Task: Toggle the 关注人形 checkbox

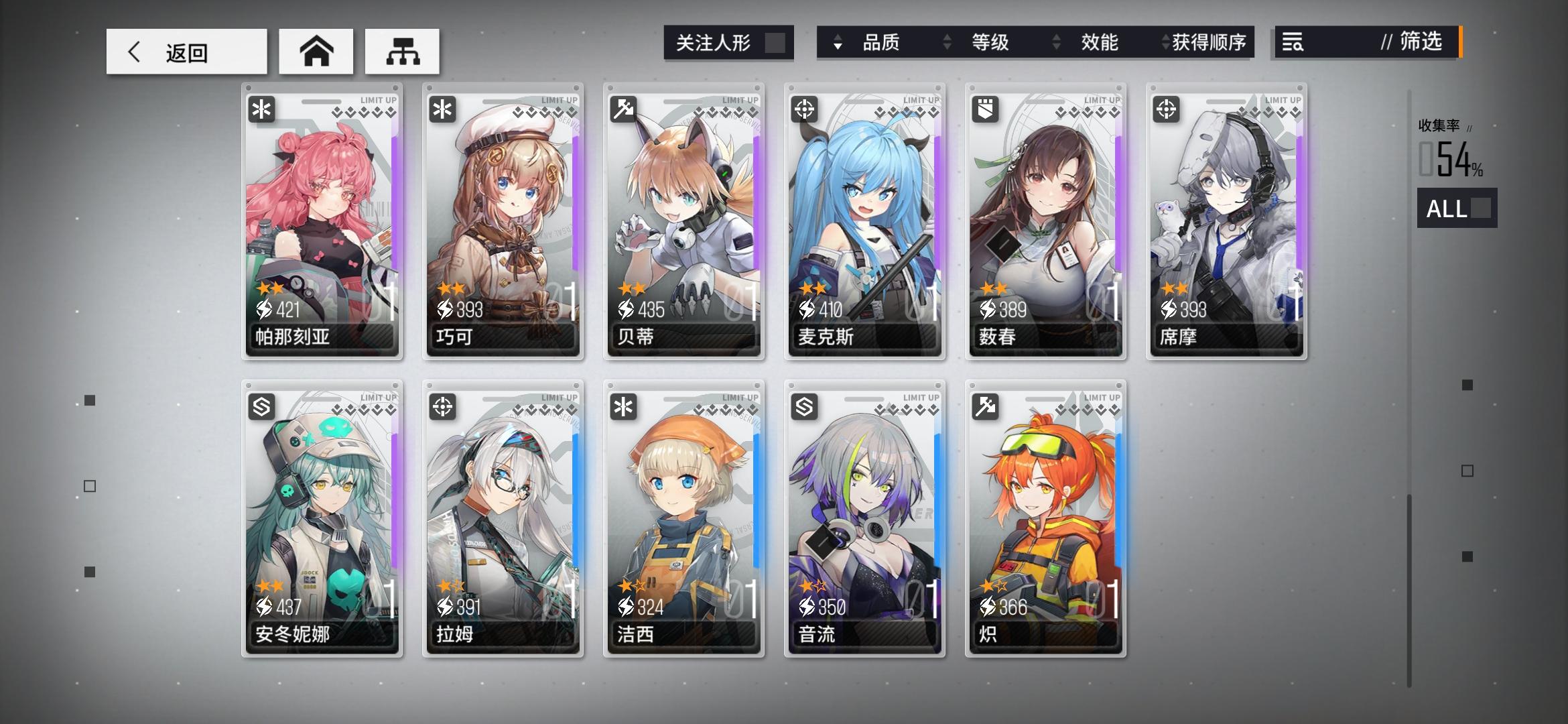Action: point(771,43)
